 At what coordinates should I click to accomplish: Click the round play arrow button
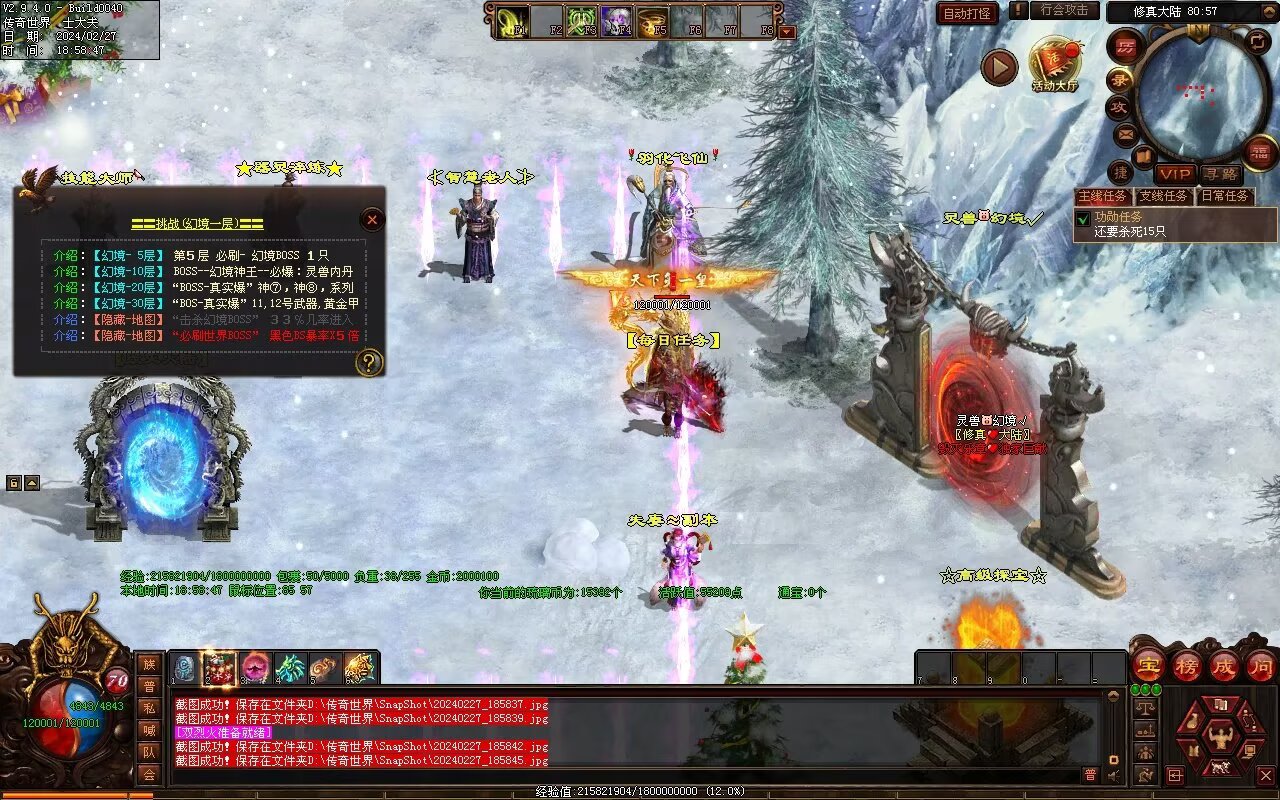pos(998,67)
